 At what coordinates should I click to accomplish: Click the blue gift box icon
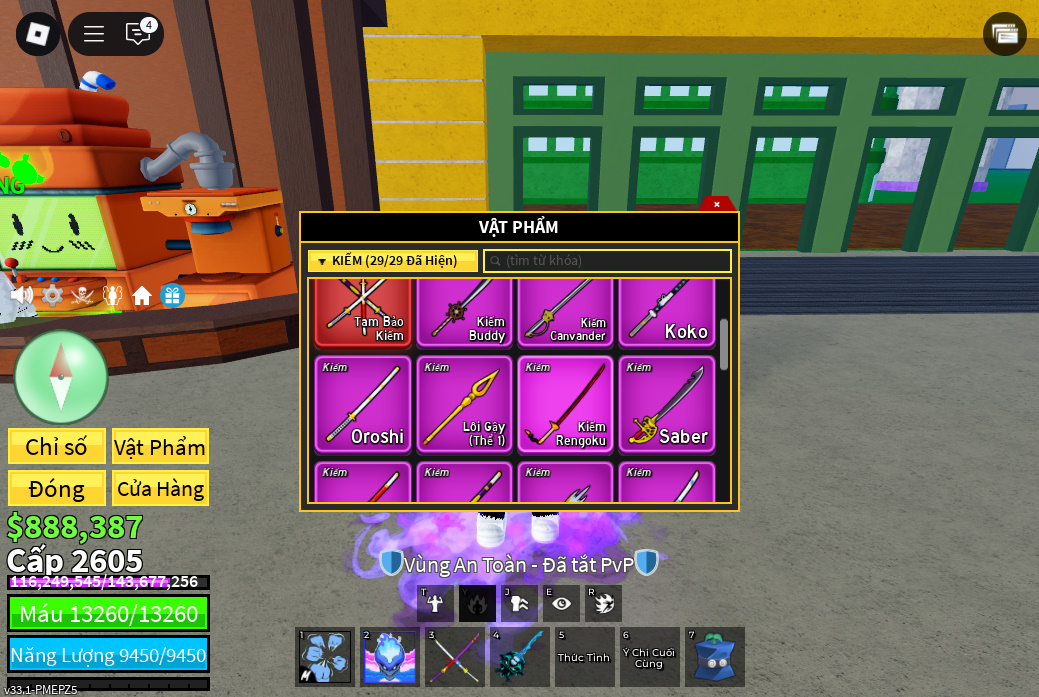coord(172,295)
